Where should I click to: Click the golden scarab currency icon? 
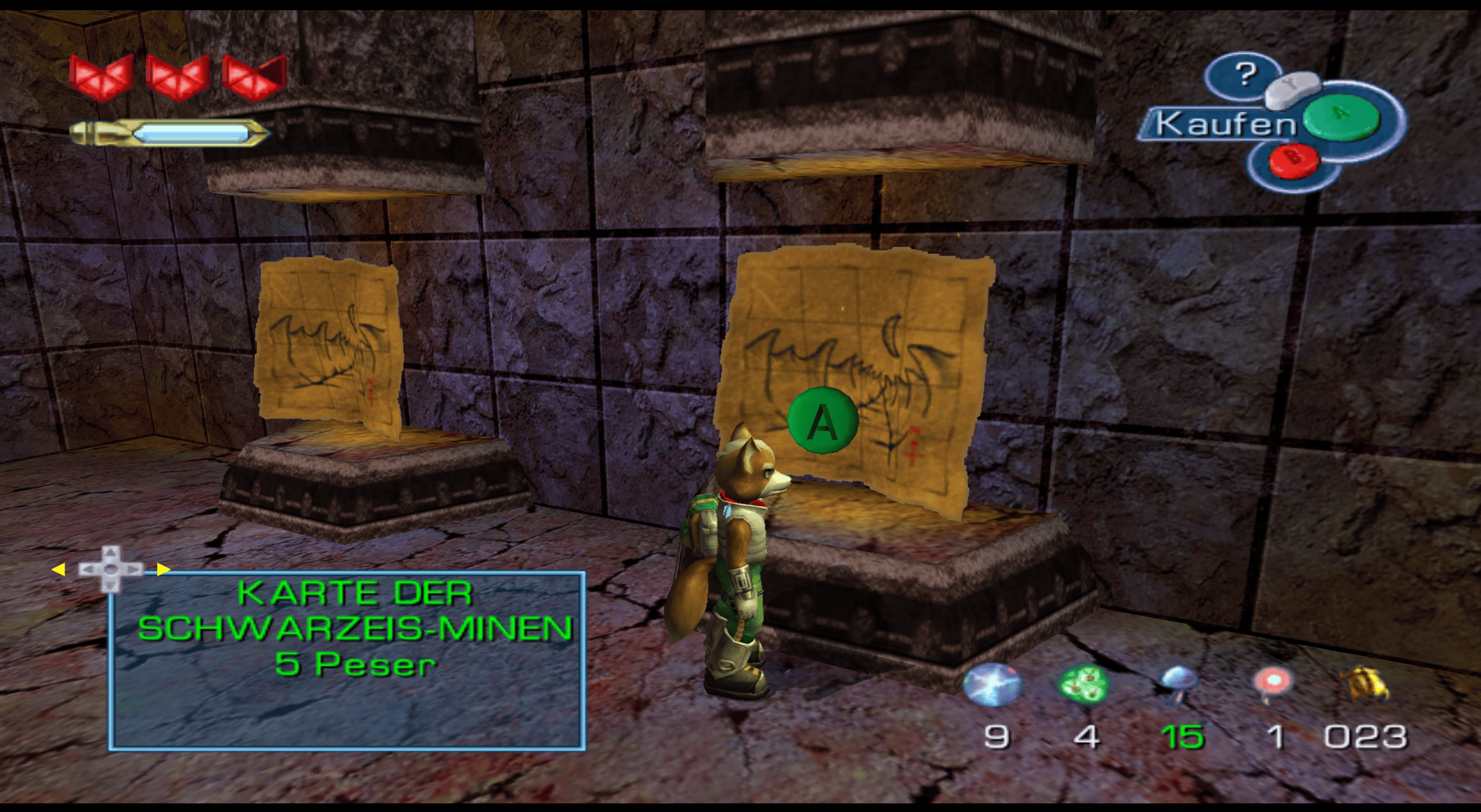click(x=1365, y=683)
